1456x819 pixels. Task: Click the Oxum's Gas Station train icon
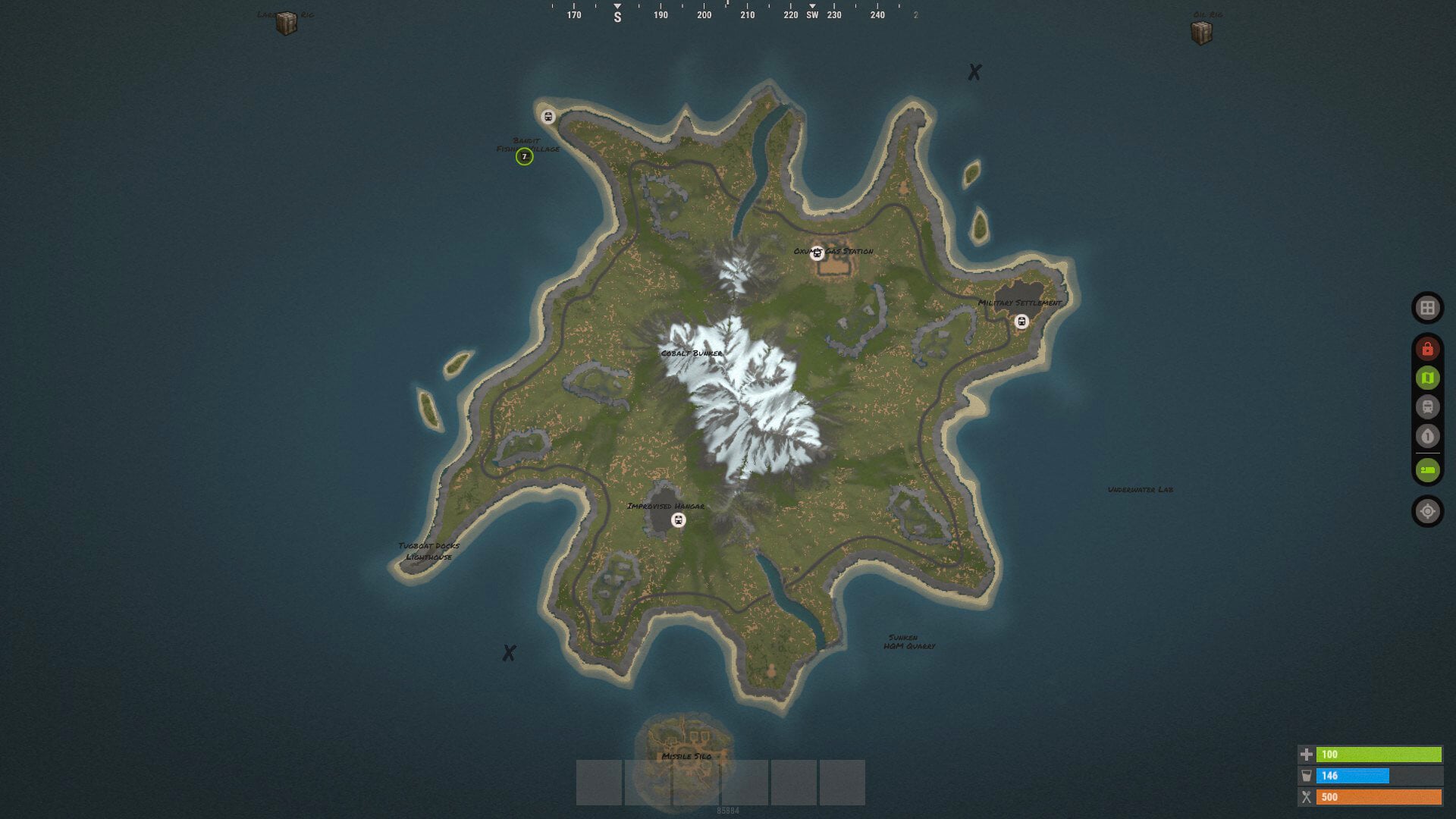coord(817,254)
